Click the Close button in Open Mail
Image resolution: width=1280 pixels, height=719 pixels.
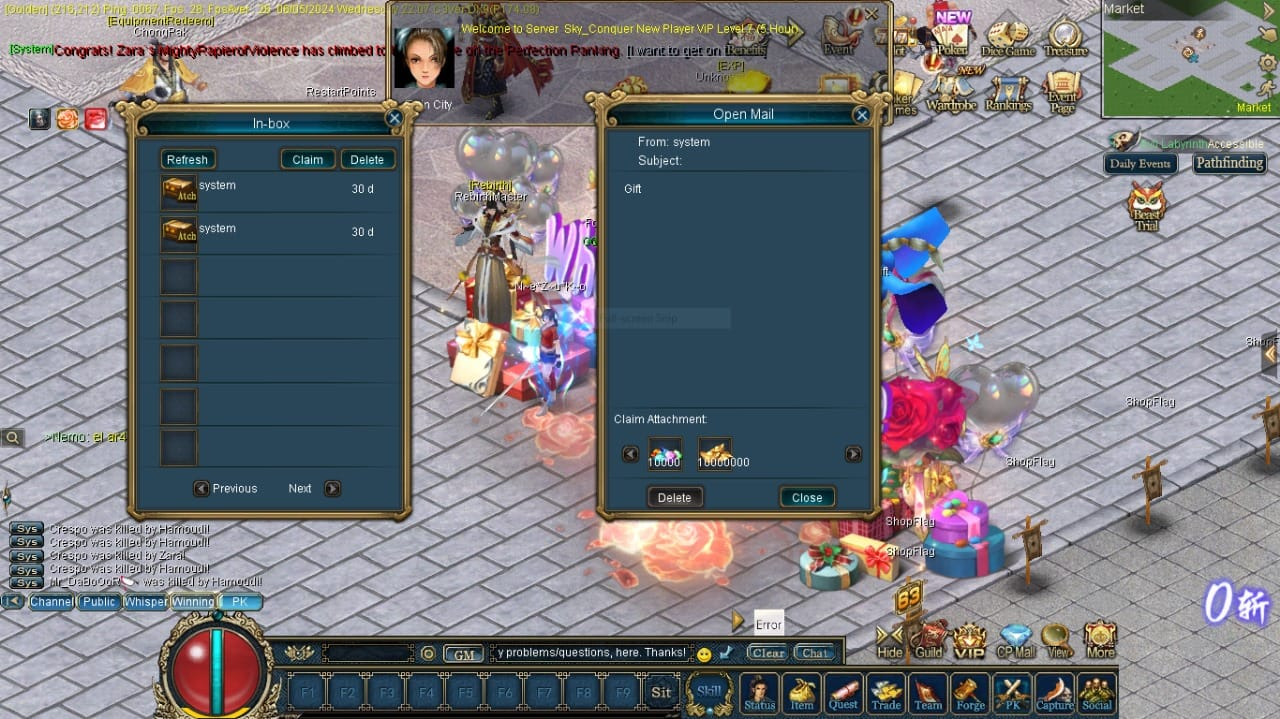[x=806, y=497]
